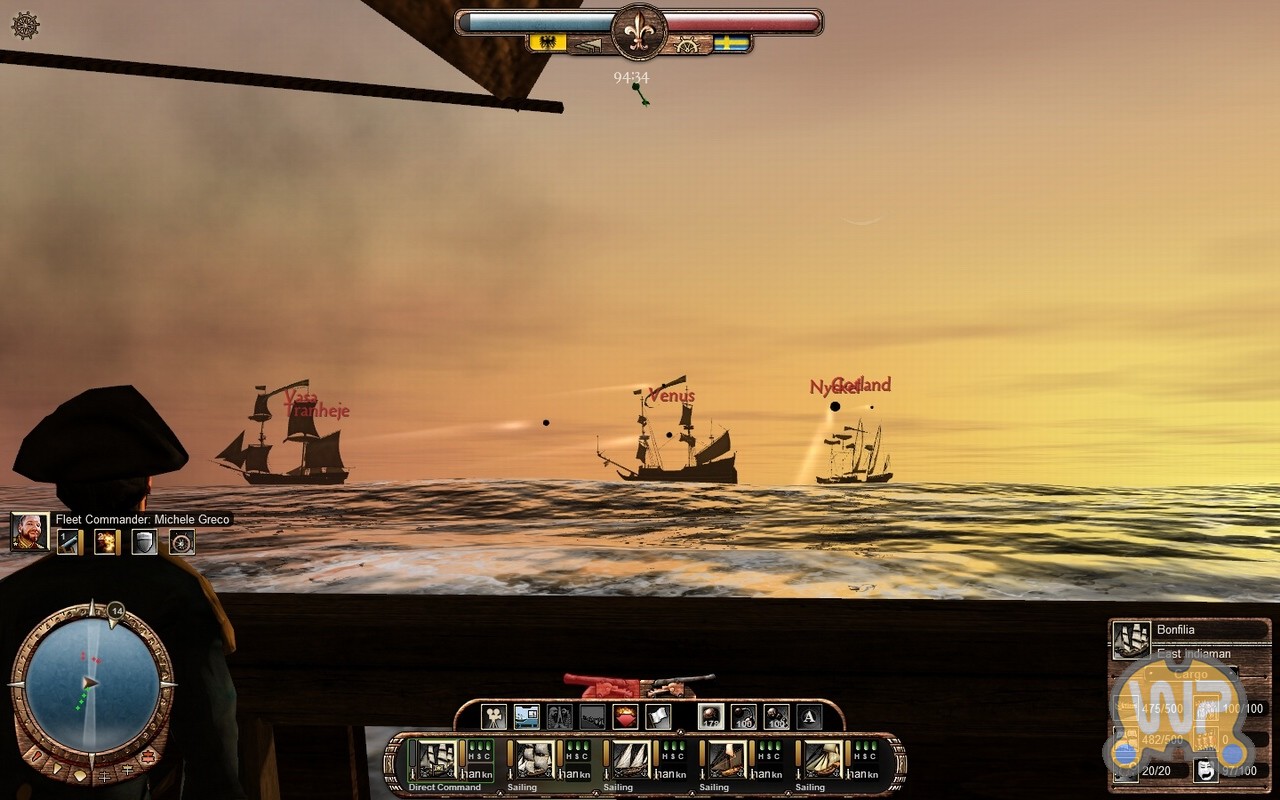
Task: Activate the fire icon on the command bar
Action: point(625,716)
